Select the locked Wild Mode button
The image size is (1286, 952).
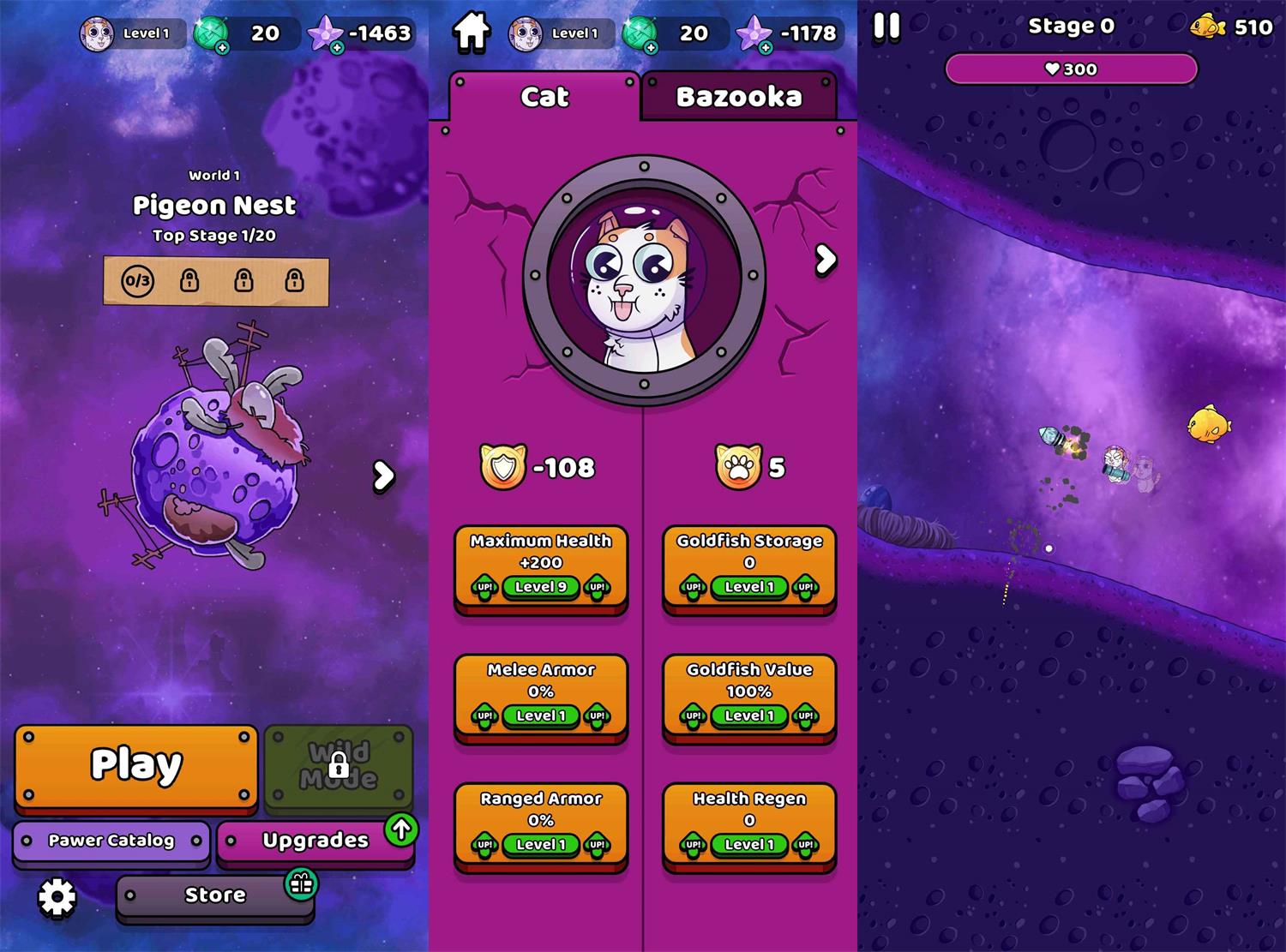[339, 765]
